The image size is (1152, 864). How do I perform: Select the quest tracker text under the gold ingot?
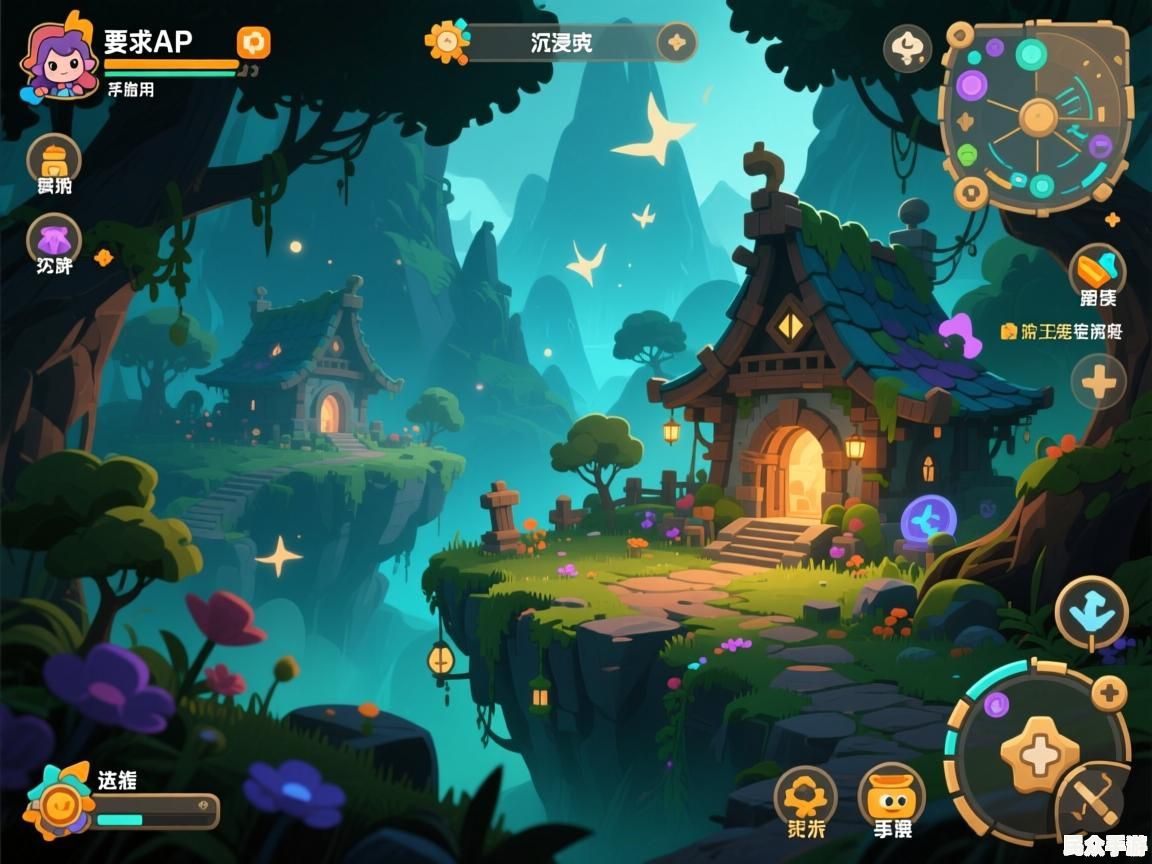coord(1061,331)
